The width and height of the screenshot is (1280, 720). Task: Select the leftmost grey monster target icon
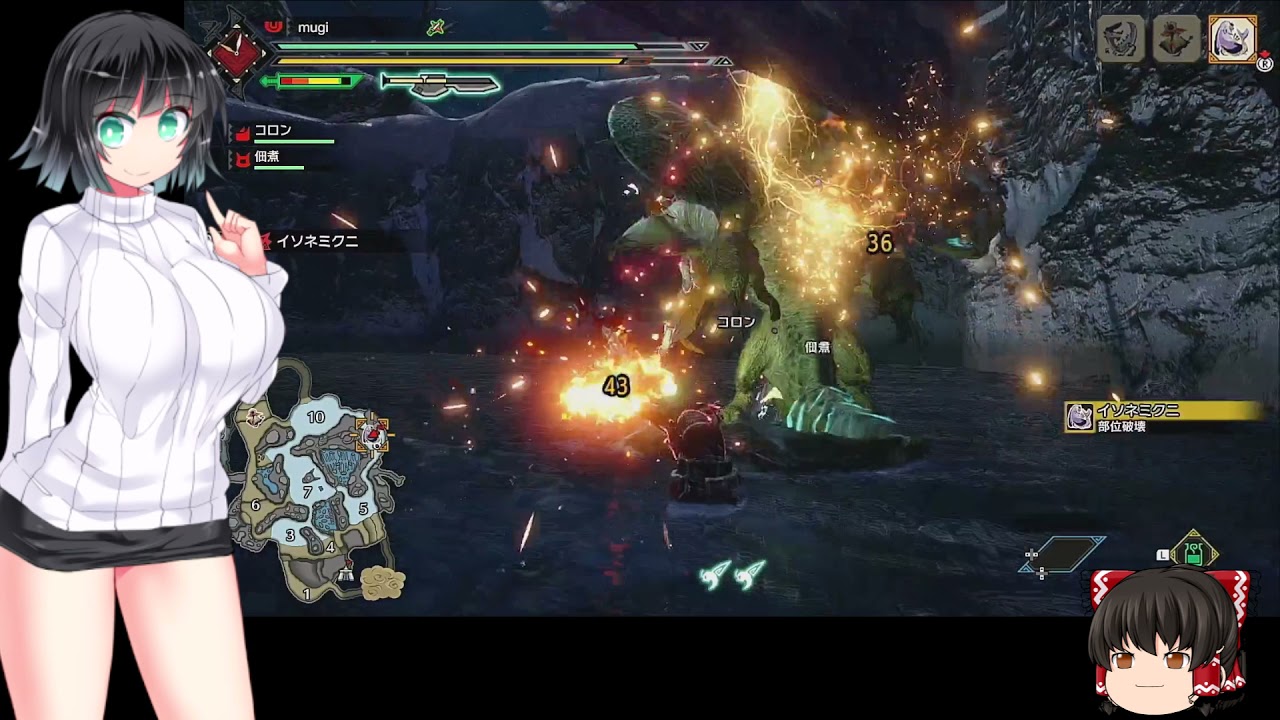[1120, 40]
